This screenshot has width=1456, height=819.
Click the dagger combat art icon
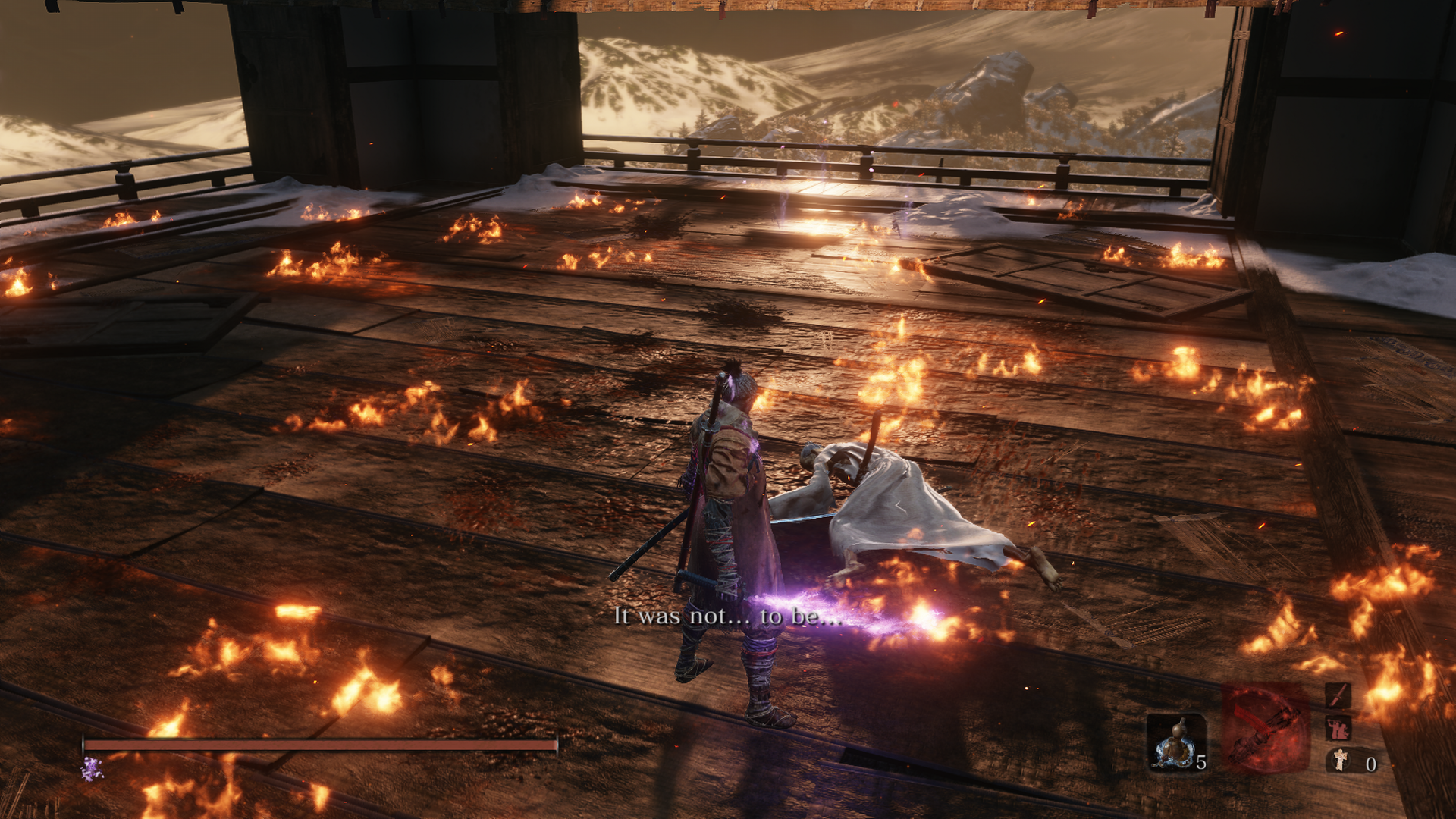point(1338,695)
